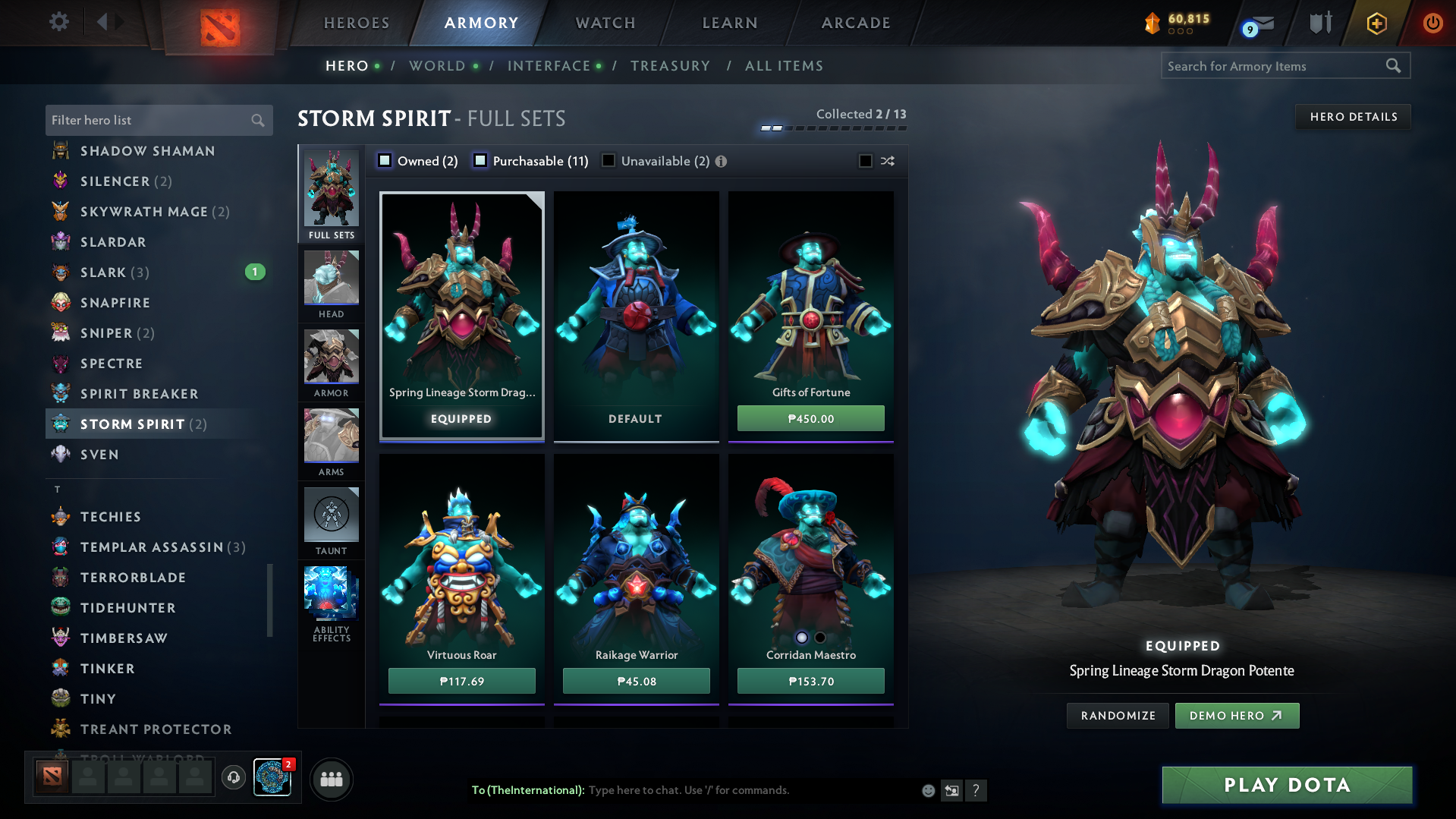Click the RANDOMIZE button
This screenshot has width=1456, height=819.
point(1117,715)
